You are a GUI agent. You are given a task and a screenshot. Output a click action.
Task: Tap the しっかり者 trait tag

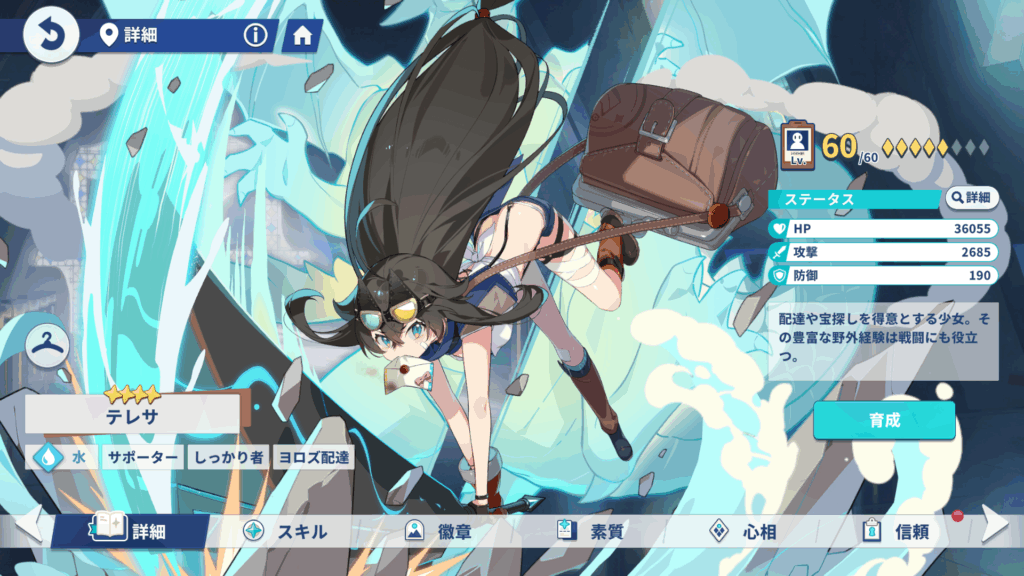[x=229, y=457]
